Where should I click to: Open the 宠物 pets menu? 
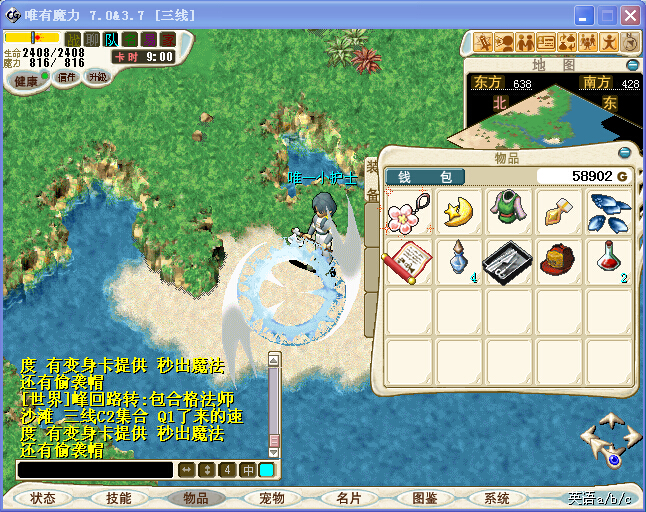pos(272,498)
